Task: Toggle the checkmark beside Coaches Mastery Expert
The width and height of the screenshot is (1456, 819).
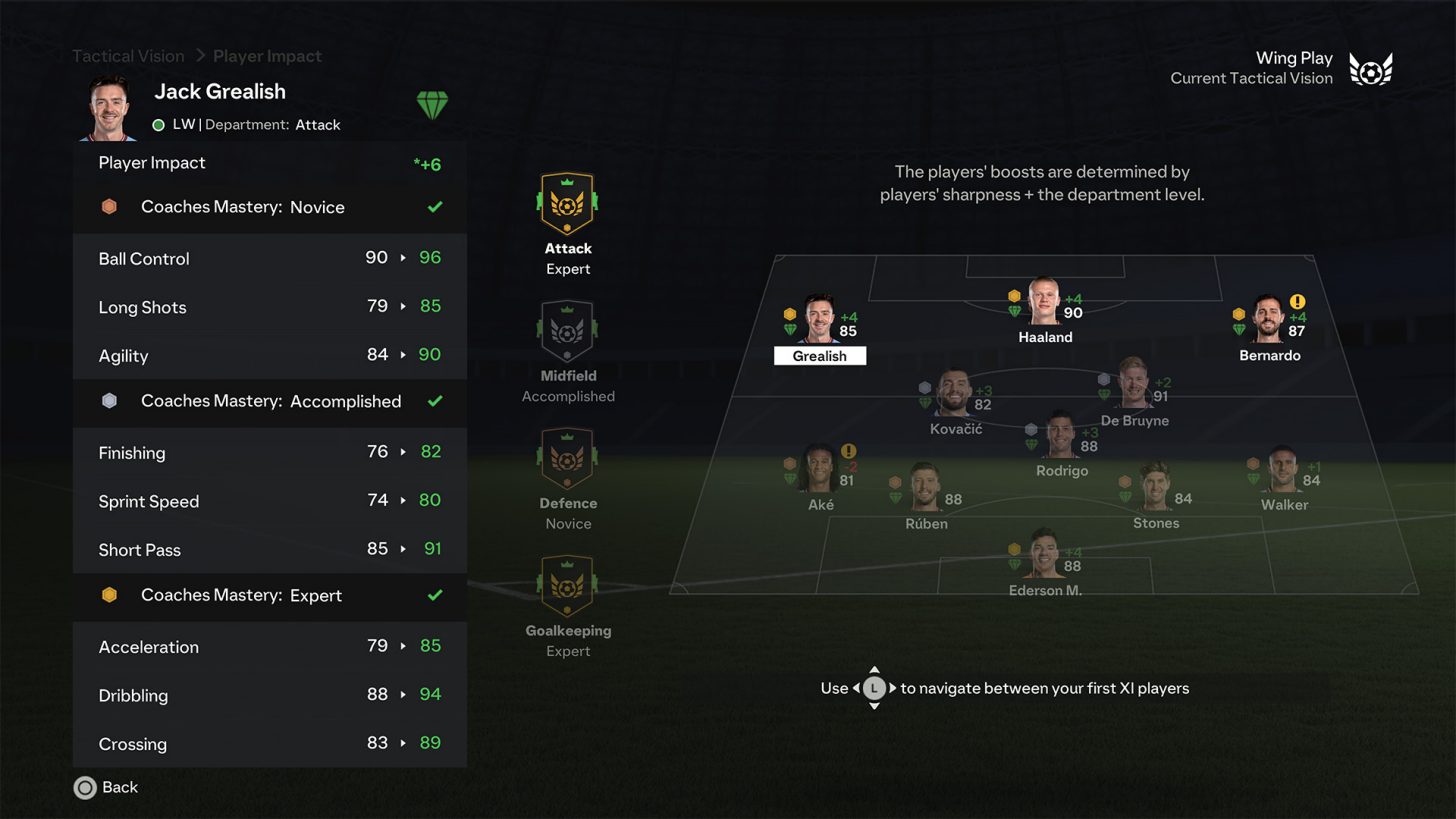Action: (435, 597)
